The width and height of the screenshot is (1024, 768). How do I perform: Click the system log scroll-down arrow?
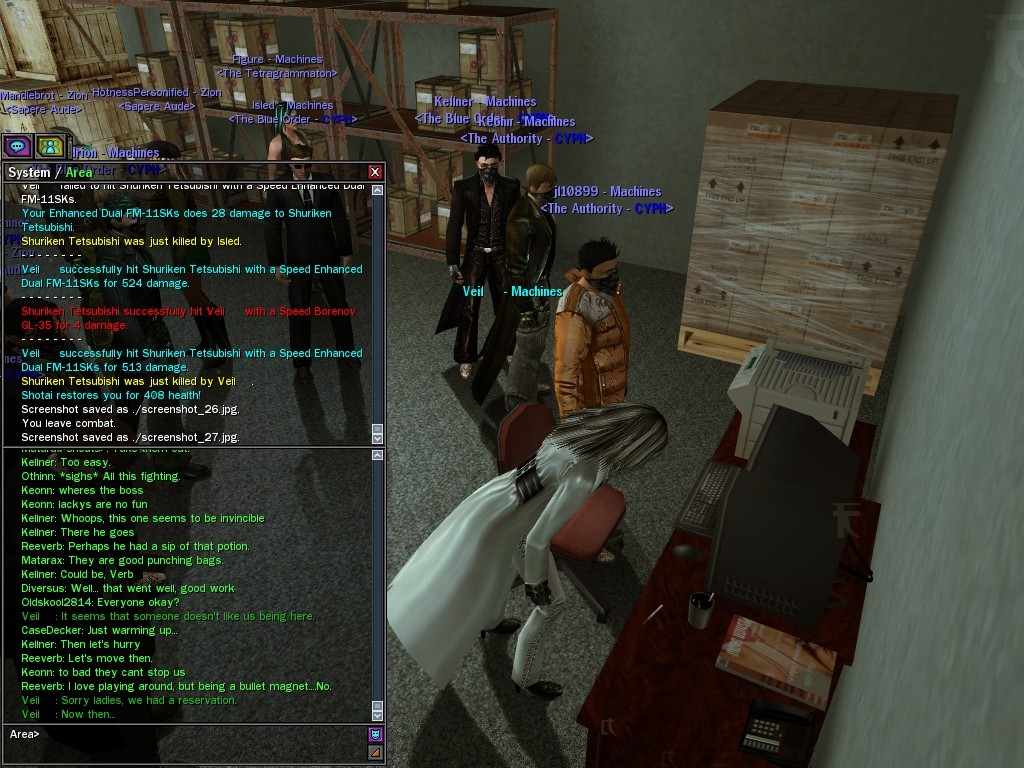click(x=377, y=438)
